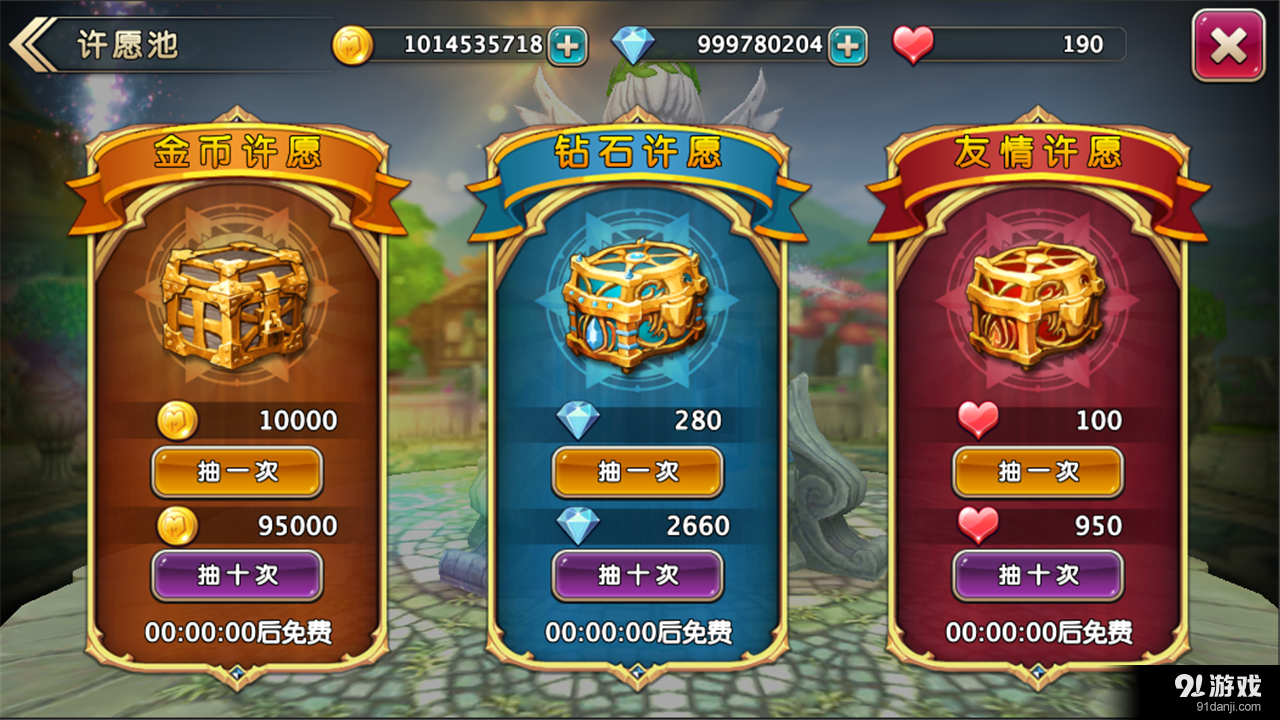Click 抽十次 in the 钻石许愿 panel
1280x720 pixels.
637,576
